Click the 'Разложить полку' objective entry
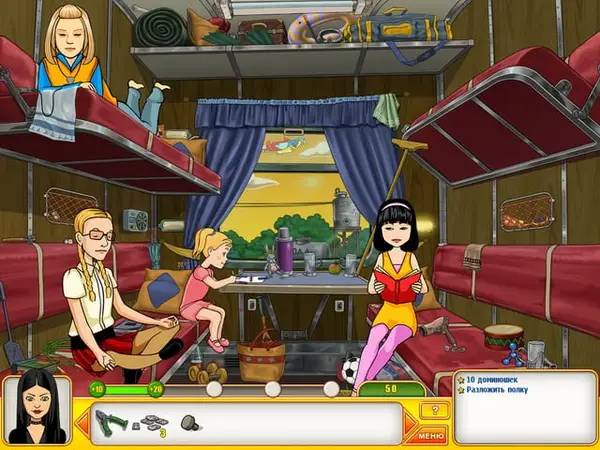600x450 pixels. [x=500, y=391]
